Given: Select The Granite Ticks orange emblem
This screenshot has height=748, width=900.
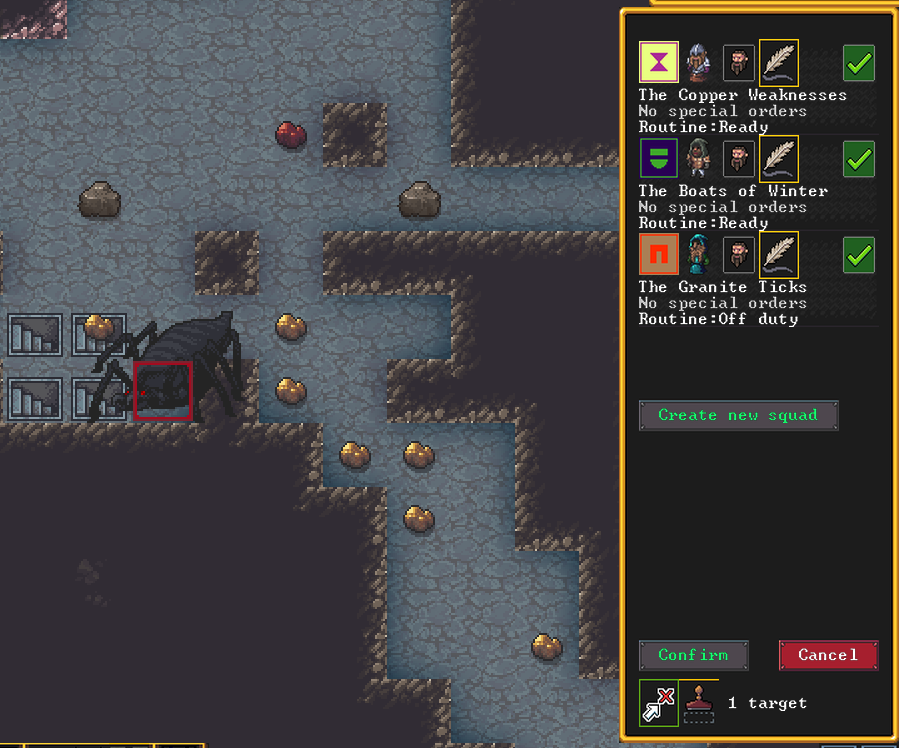Looking at the screenshot, I should click(x=659, y=255).
